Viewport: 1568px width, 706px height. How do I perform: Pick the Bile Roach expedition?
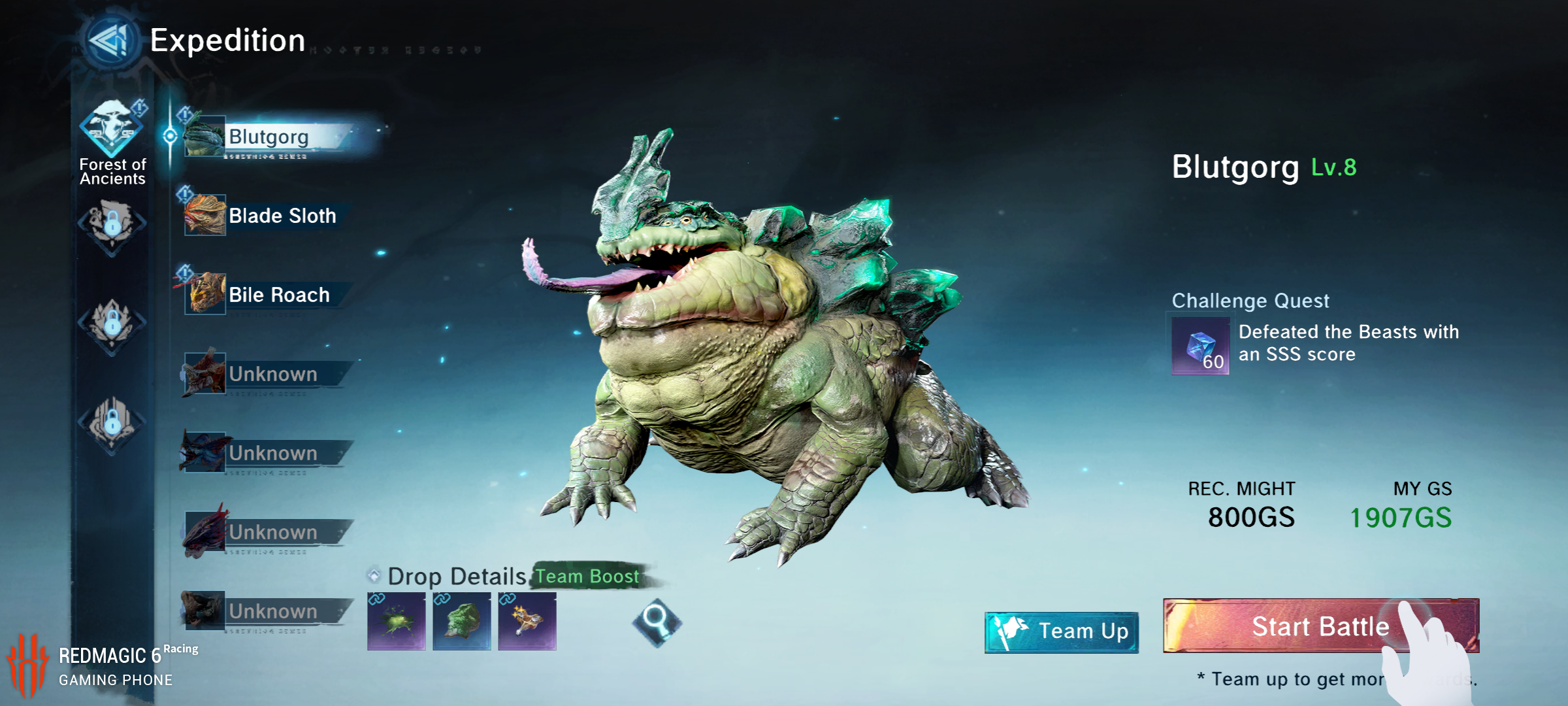(278, 295)
